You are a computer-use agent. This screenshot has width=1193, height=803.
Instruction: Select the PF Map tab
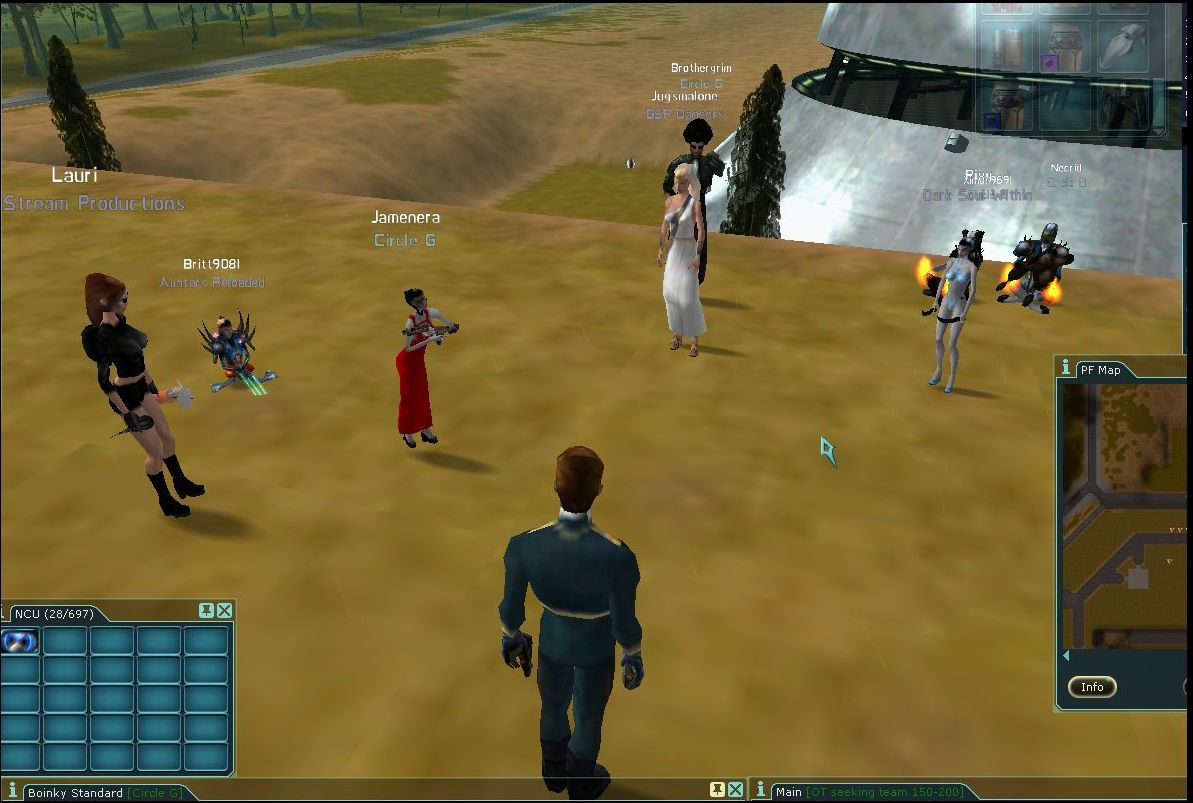click(1100, 370)
